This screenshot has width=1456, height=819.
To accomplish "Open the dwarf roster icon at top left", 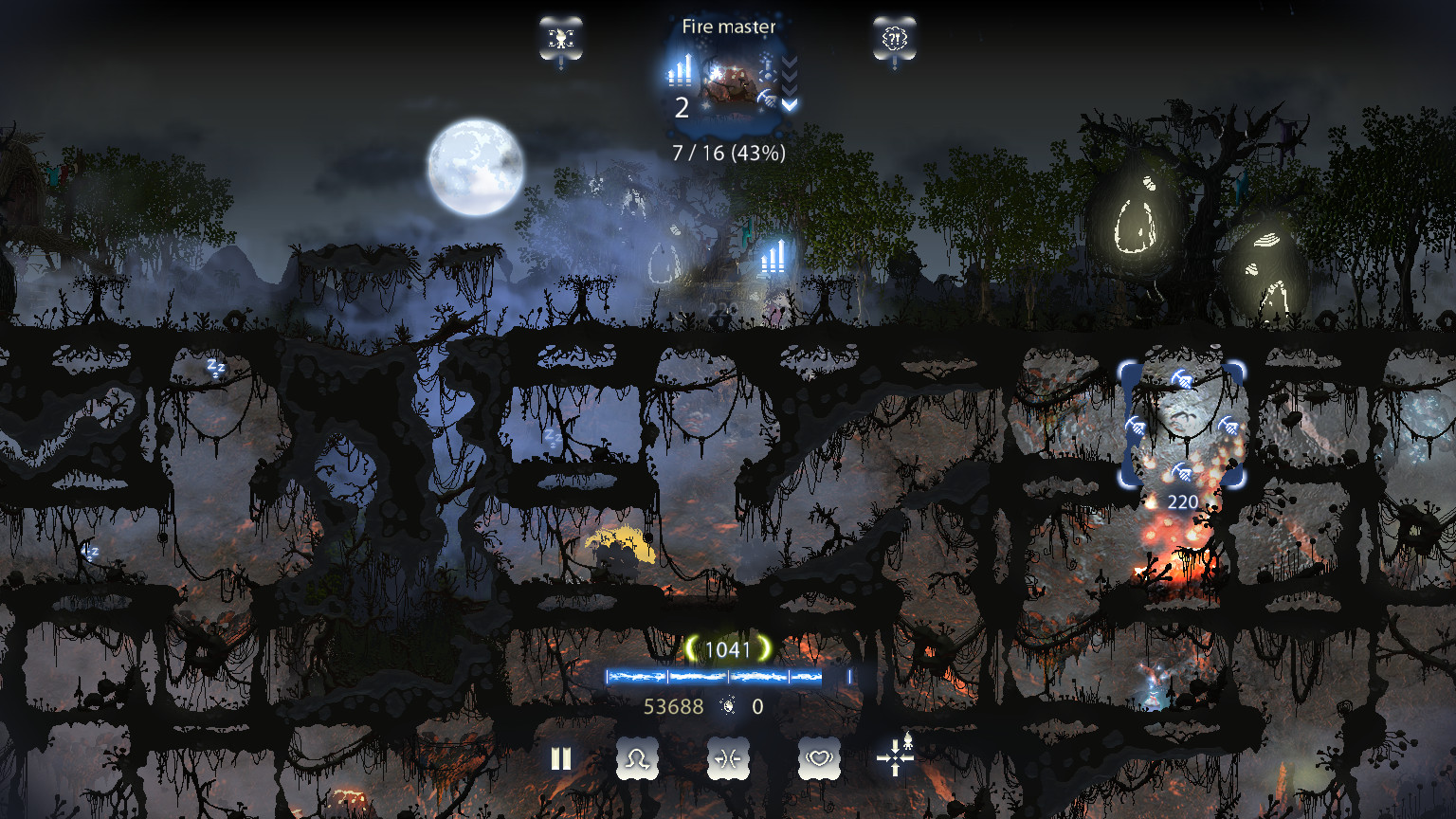I will point(560,39).
